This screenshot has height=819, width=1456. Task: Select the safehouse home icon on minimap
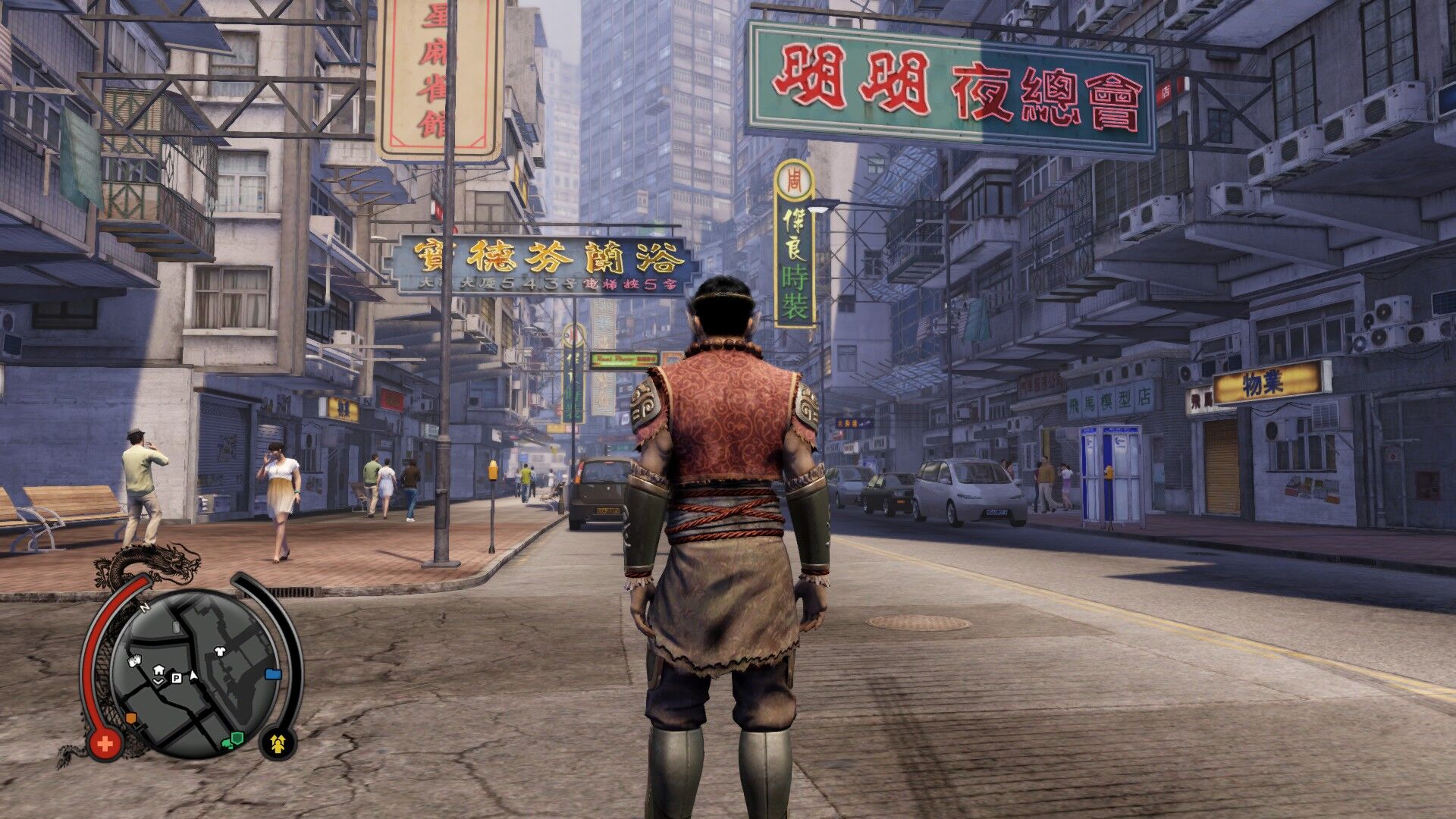pyautogui.click(x=158, y=671)
